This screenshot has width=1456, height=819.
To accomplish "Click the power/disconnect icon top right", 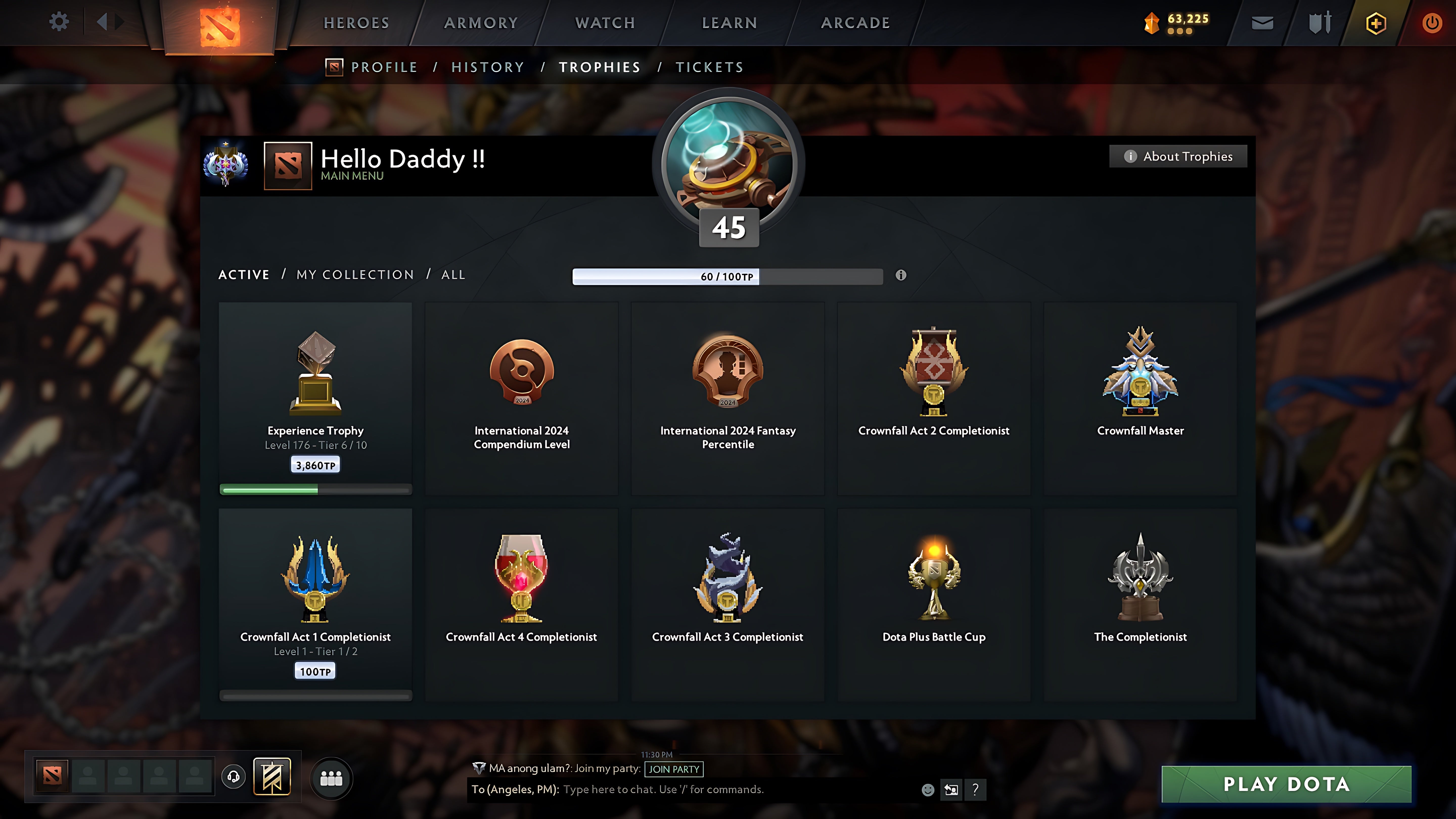I will [x=1432, y=22].
